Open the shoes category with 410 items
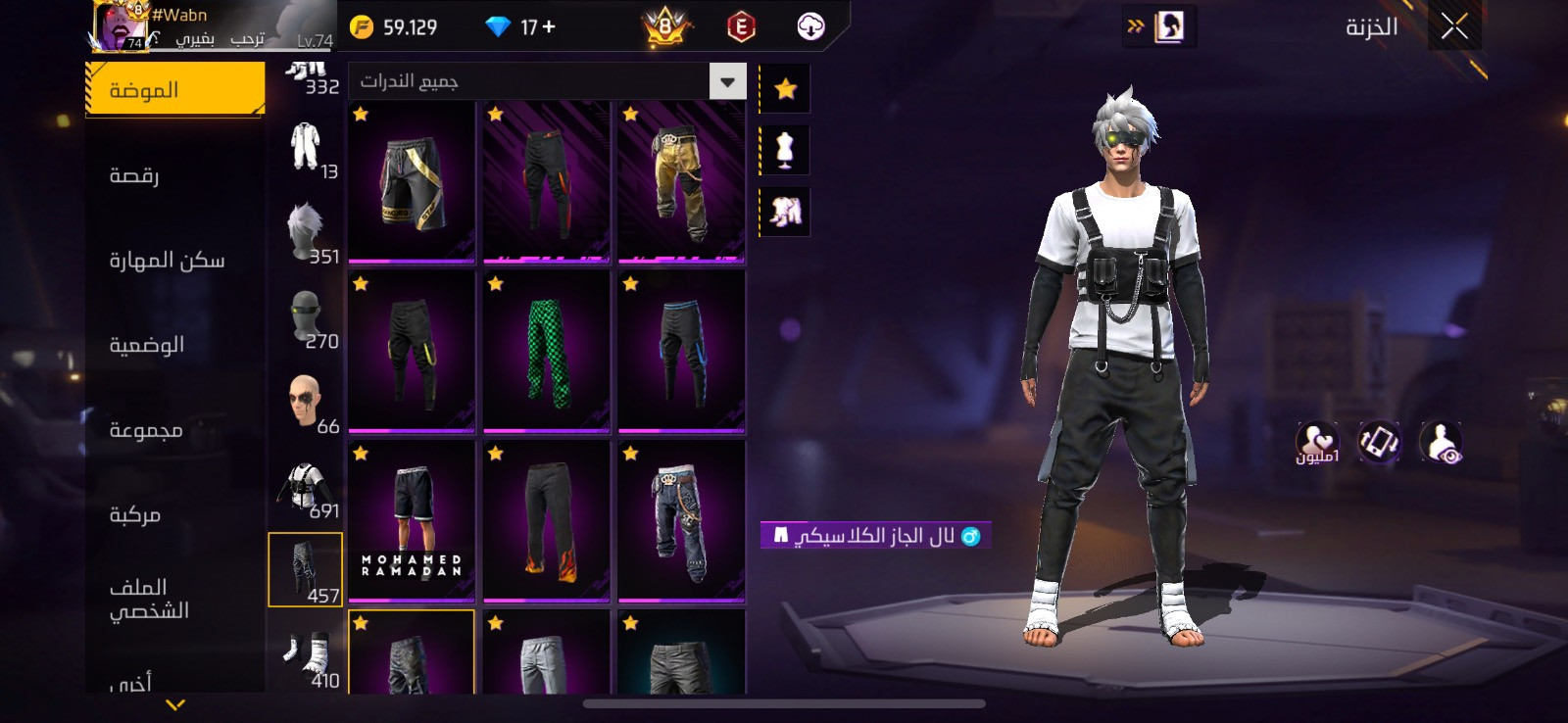The width and height of the screenshot is (1568, 723). [308, 656]
